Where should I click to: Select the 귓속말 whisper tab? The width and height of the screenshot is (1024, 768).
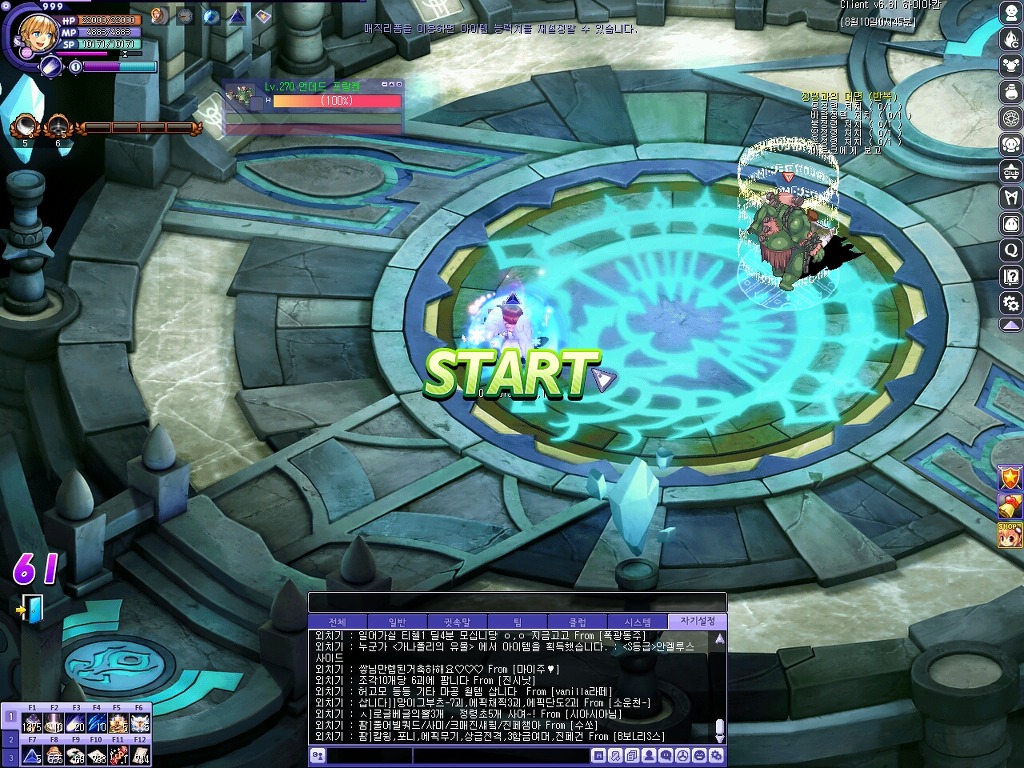coord(458,621)
